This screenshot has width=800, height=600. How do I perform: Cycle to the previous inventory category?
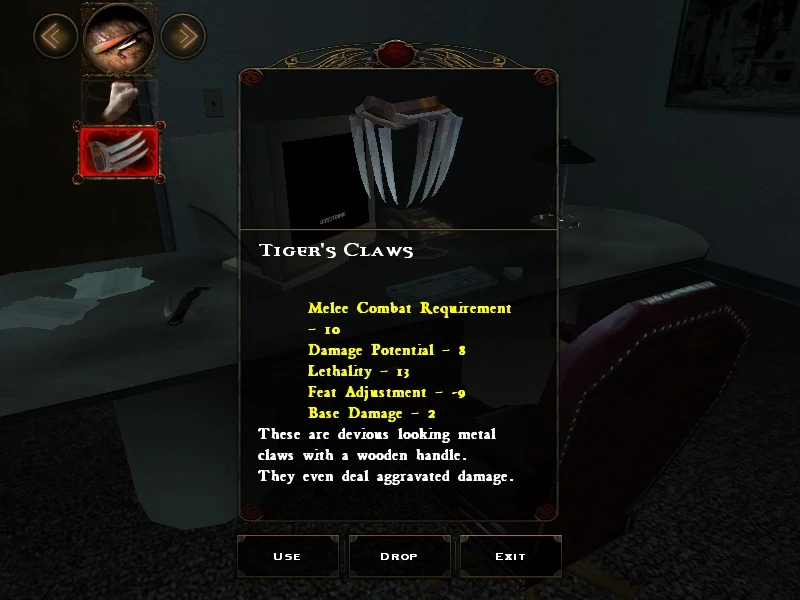[x=55, y=37]
